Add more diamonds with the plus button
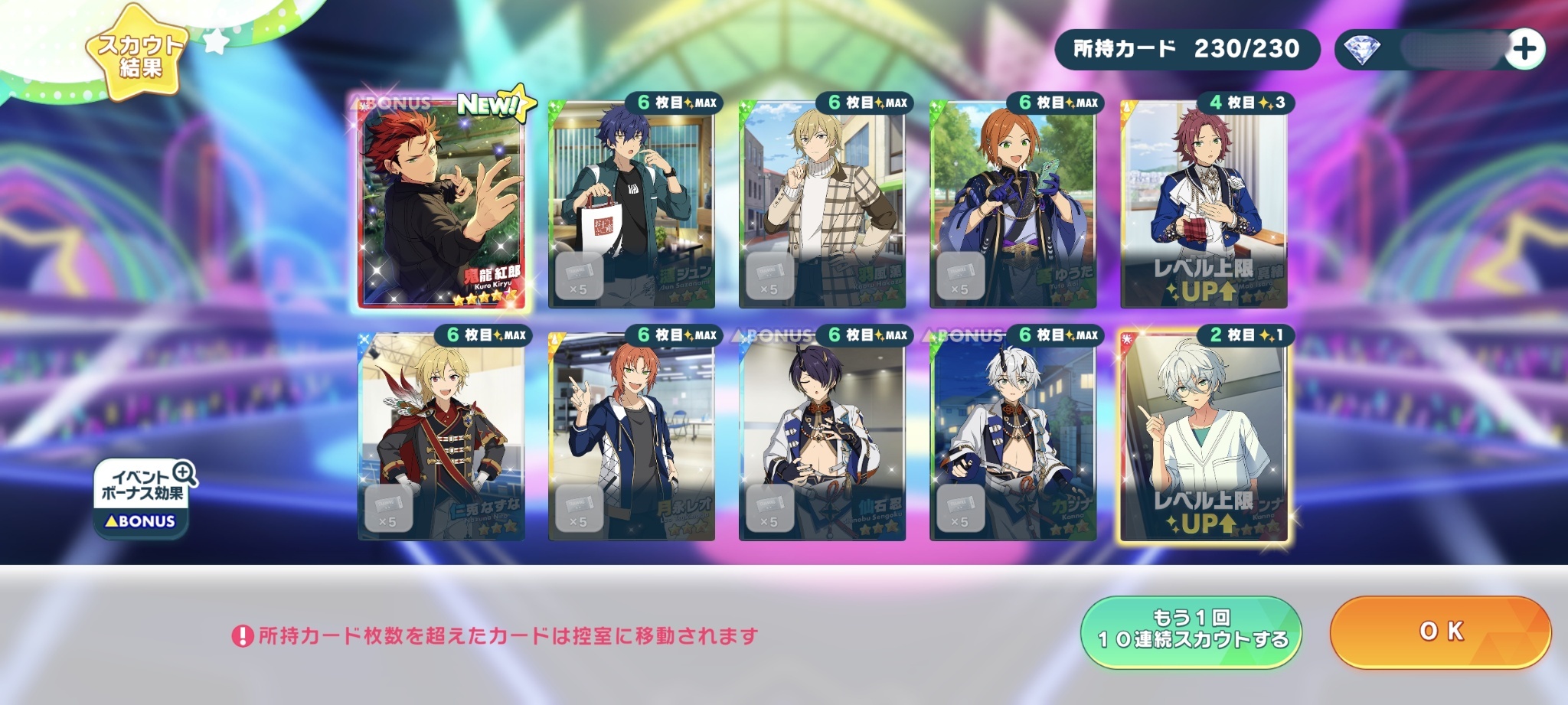 1524,50
